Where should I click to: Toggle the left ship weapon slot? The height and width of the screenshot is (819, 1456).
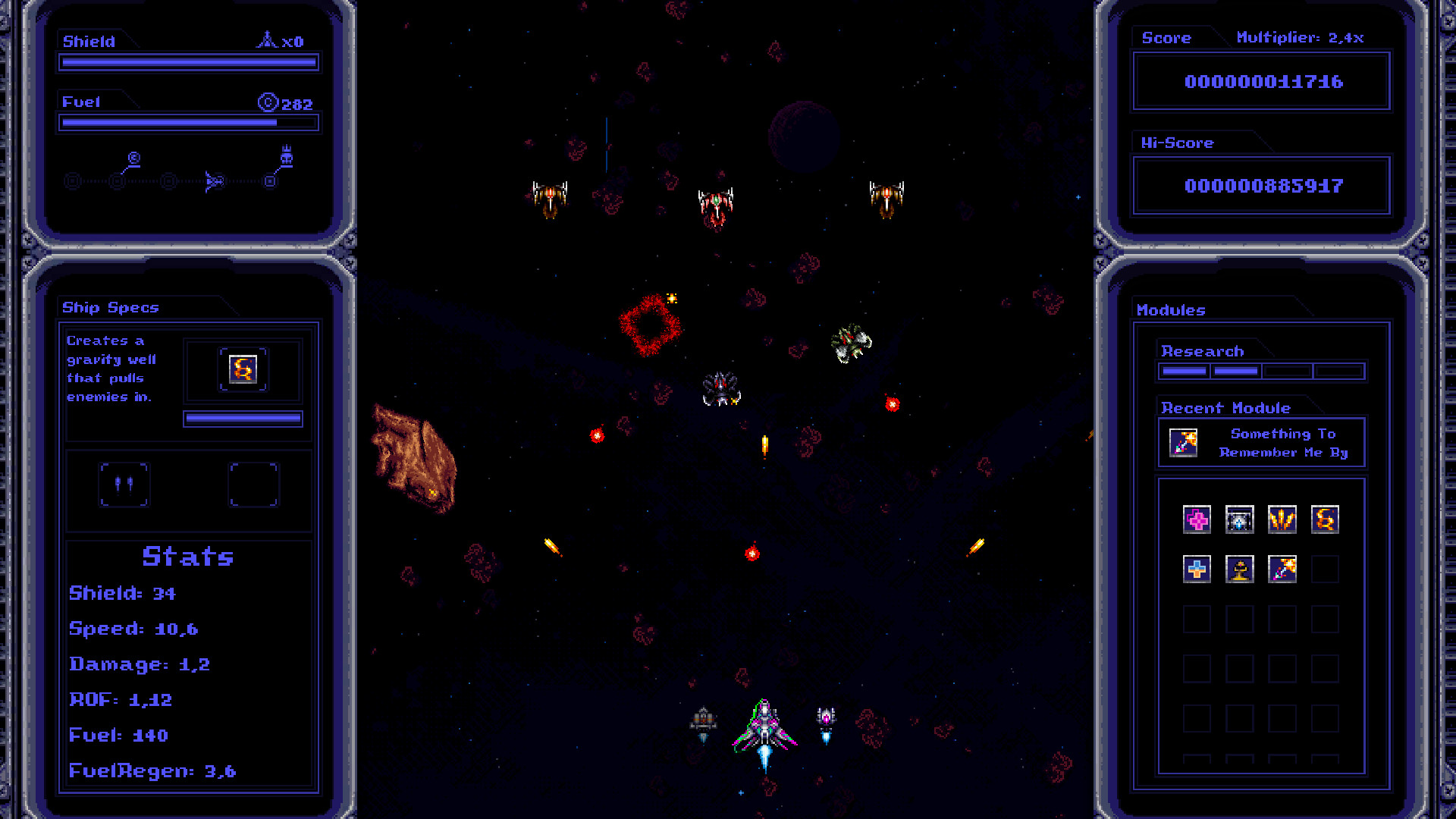[124, 485]
